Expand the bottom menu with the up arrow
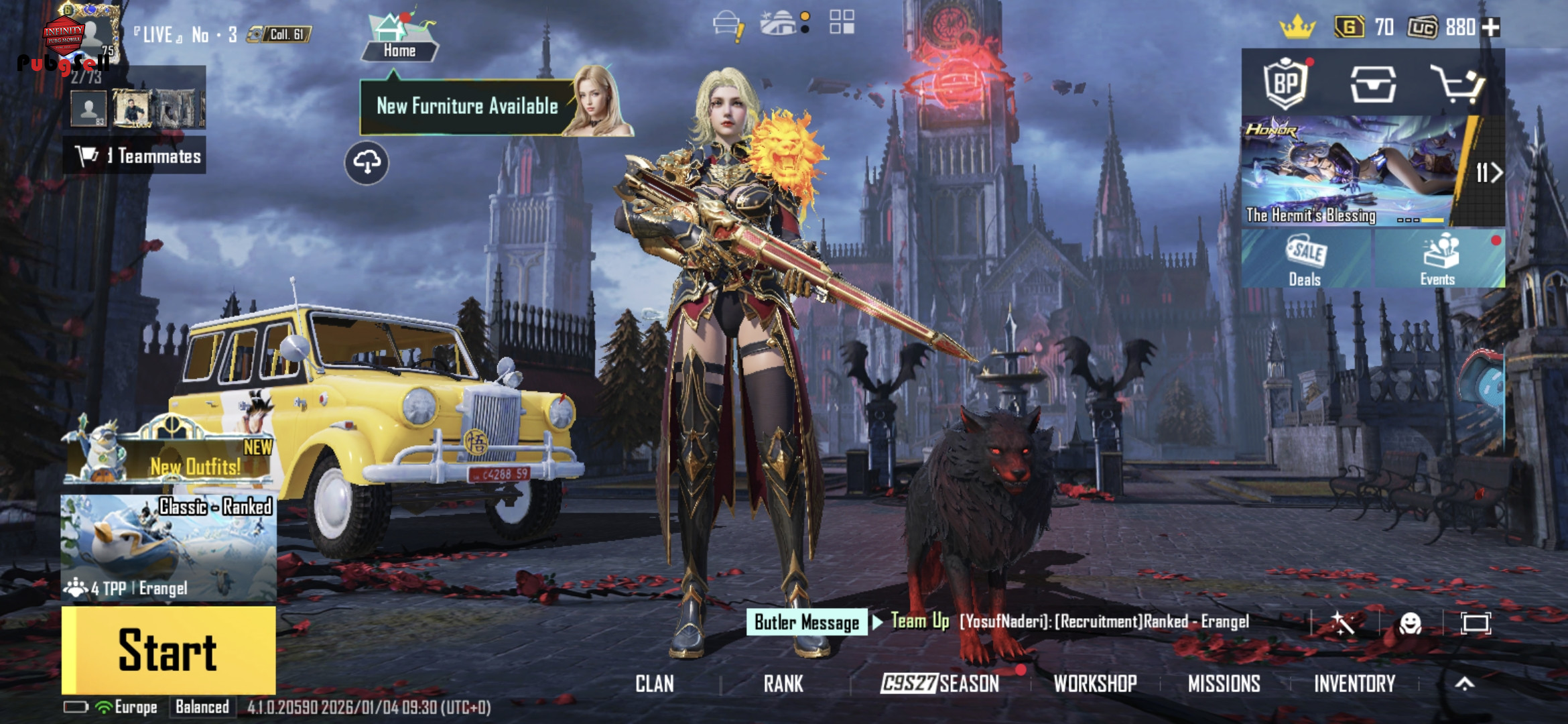 tap(1465, 683)
